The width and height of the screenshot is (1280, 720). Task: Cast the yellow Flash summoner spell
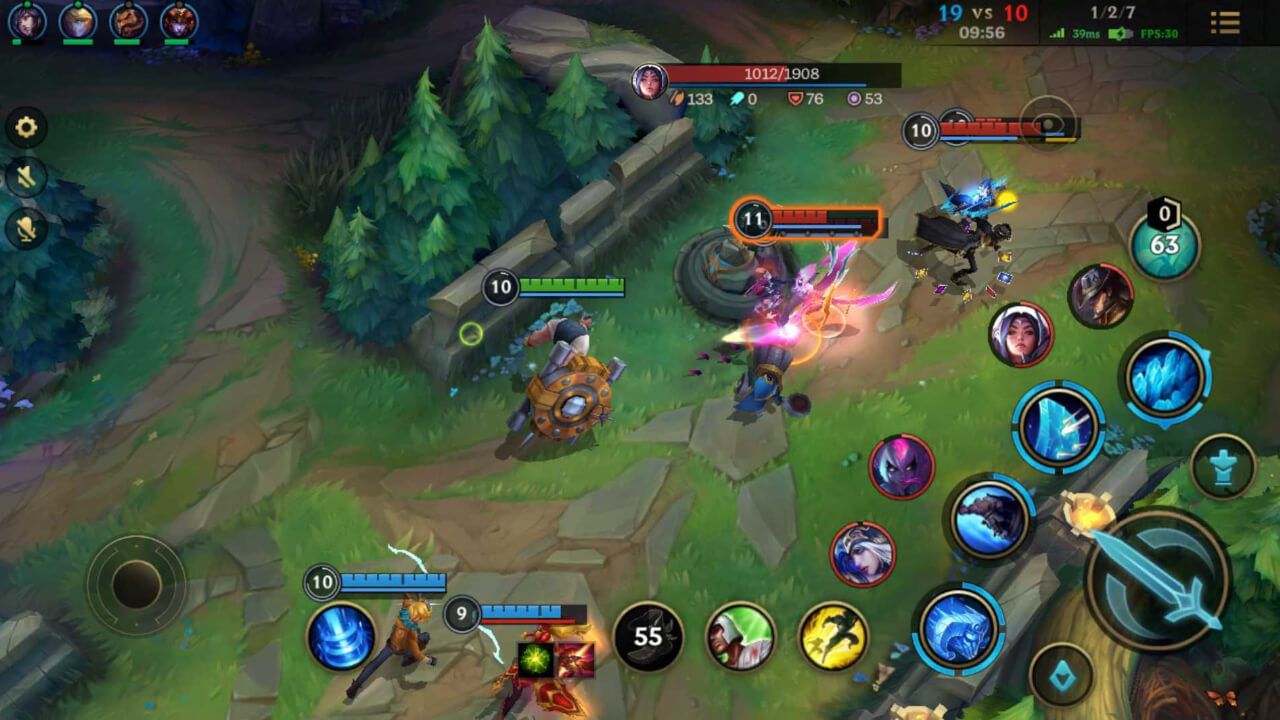pos(833,636)
